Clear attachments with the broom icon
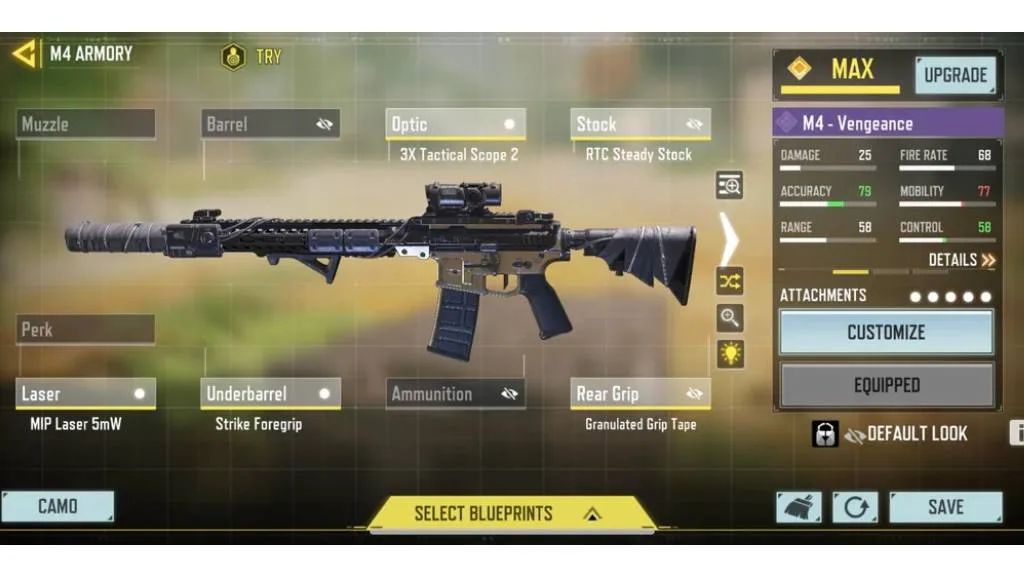The image size is (1024, 576). point(798,507)
